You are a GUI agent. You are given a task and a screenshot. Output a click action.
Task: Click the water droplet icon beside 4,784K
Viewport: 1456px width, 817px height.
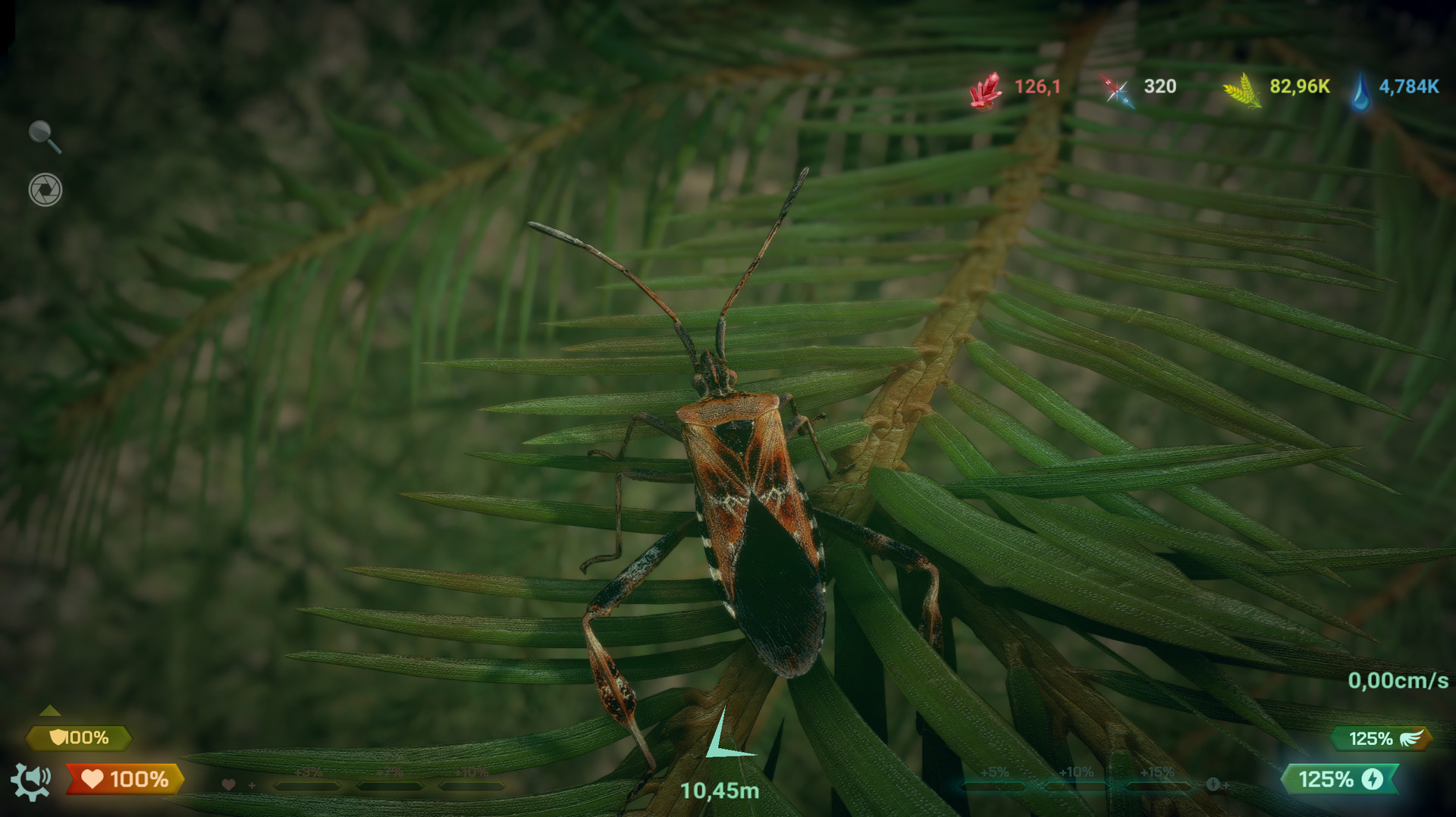click(1361, 89)
